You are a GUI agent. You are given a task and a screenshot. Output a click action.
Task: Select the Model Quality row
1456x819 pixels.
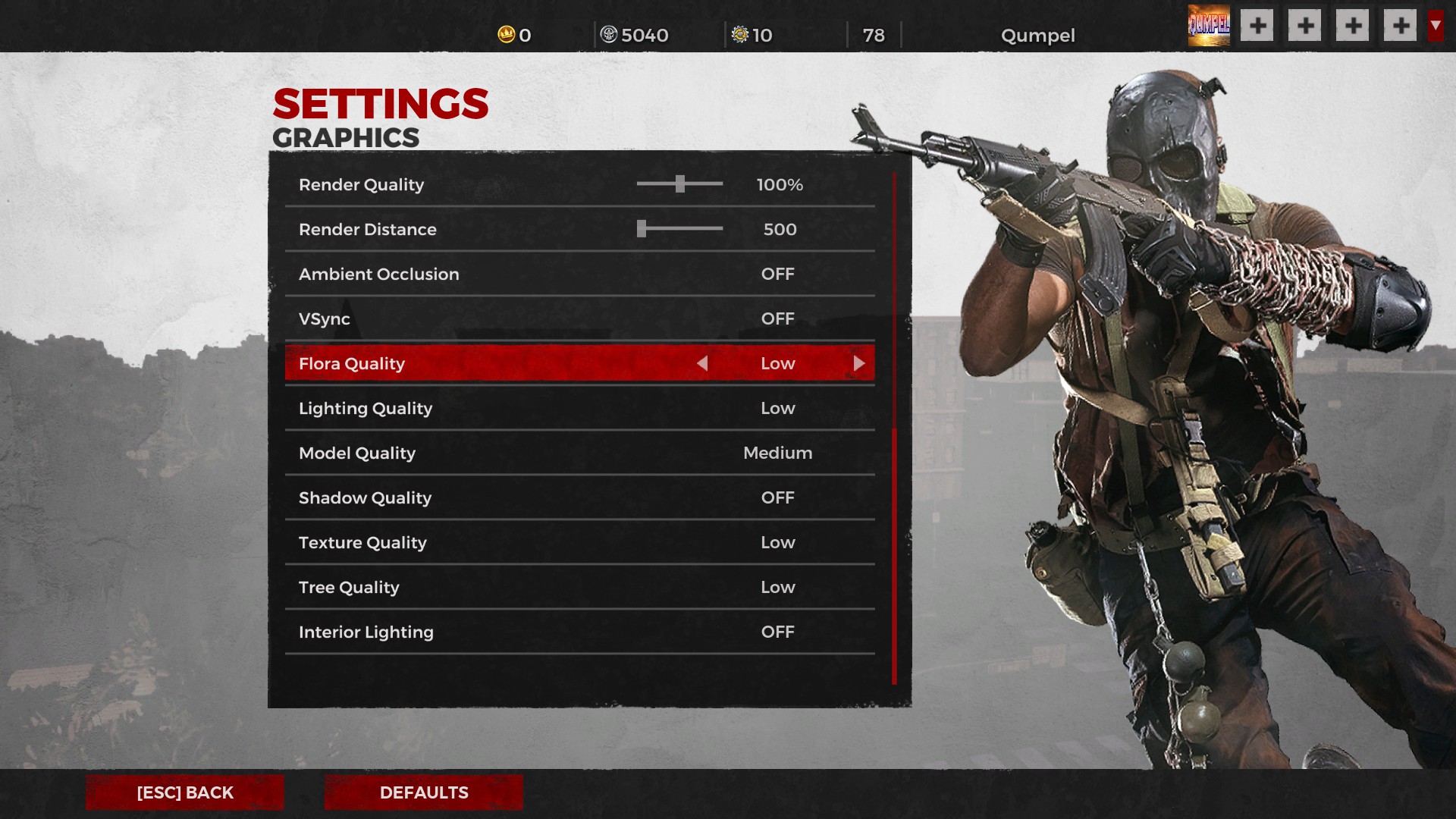pos(579,453)
